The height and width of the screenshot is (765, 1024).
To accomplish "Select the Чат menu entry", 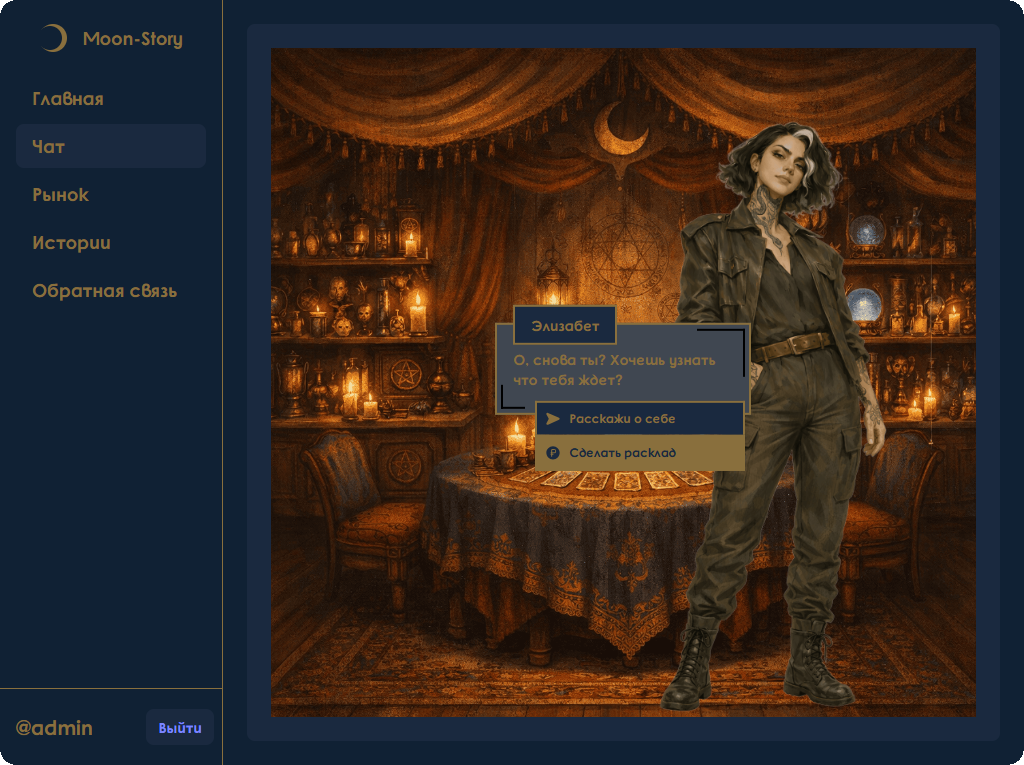I will [x=49, y=147].
